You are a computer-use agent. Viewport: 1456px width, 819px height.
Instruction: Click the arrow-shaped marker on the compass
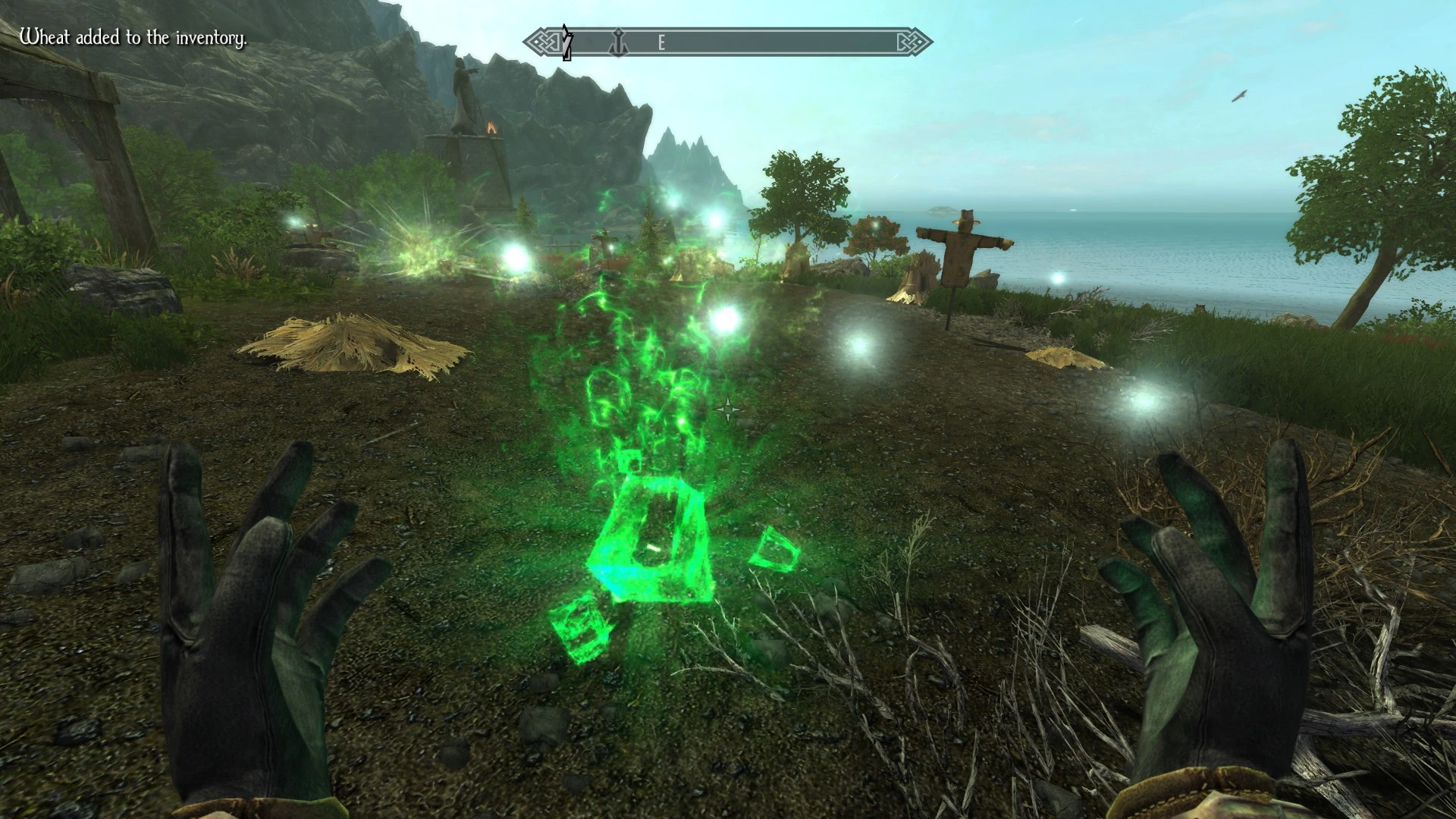pos(566,42)
